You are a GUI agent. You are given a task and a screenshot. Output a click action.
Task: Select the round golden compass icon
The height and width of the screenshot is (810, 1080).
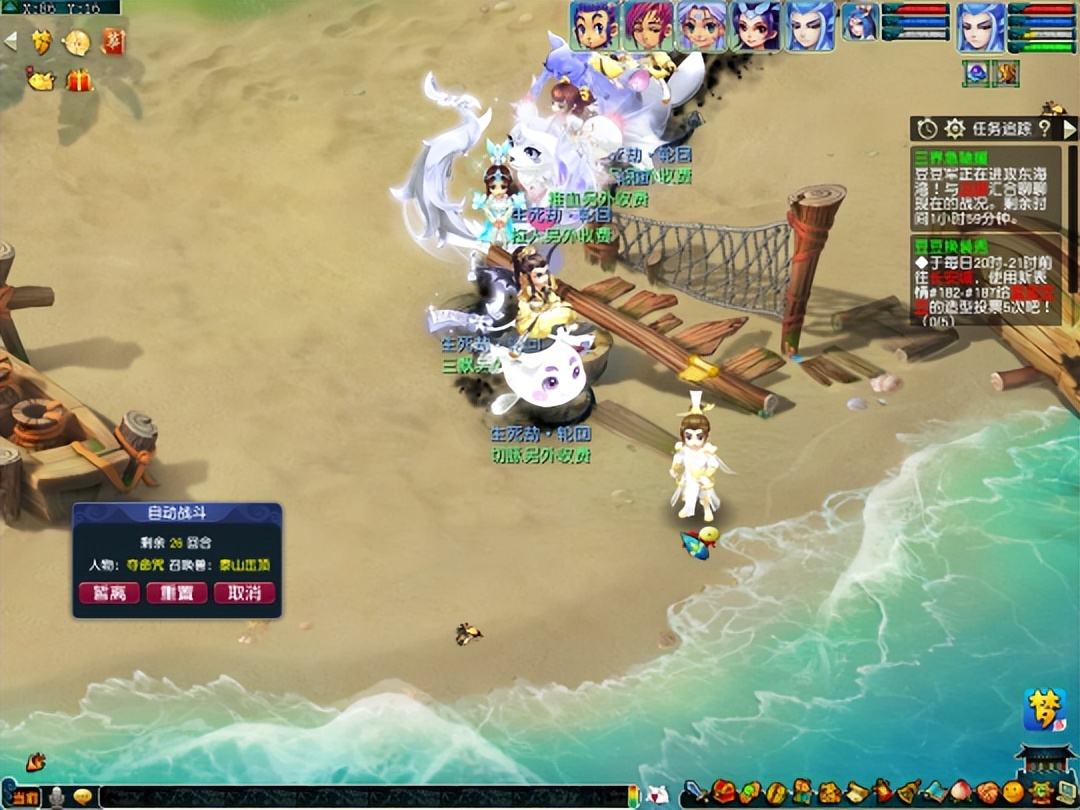pyautogui.click(x=77, y=42)
